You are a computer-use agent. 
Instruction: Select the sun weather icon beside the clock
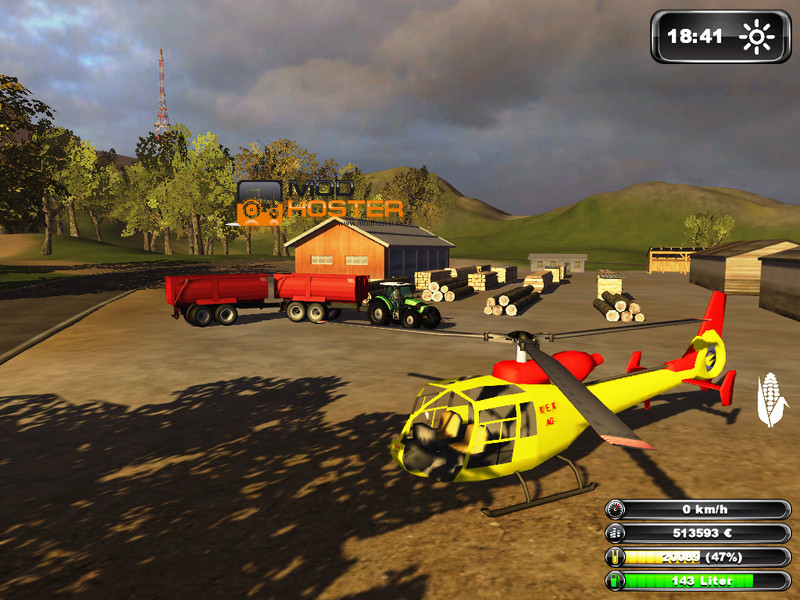click(756, 37)
